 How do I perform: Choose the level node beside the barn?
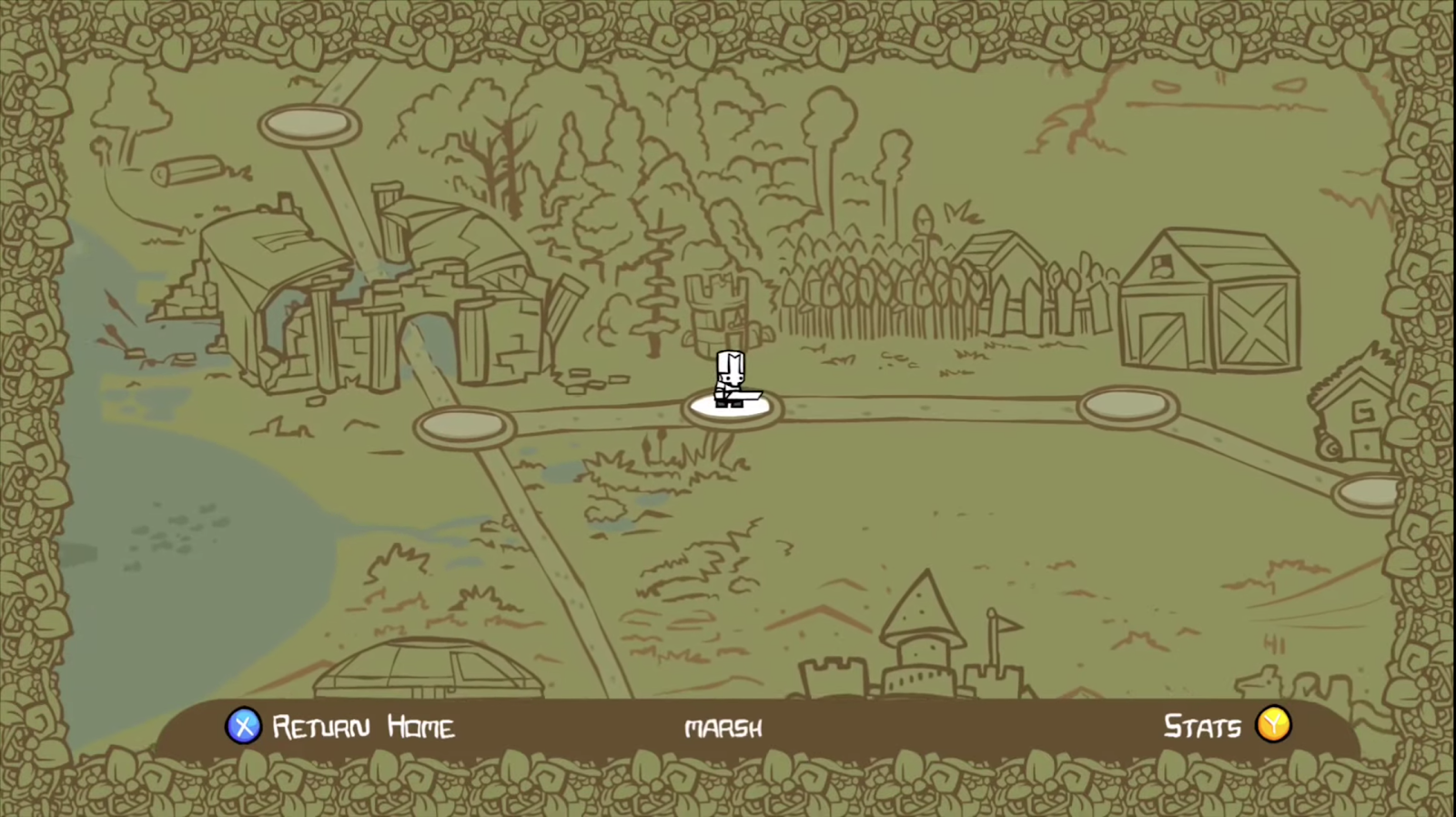click(1127, 406)
